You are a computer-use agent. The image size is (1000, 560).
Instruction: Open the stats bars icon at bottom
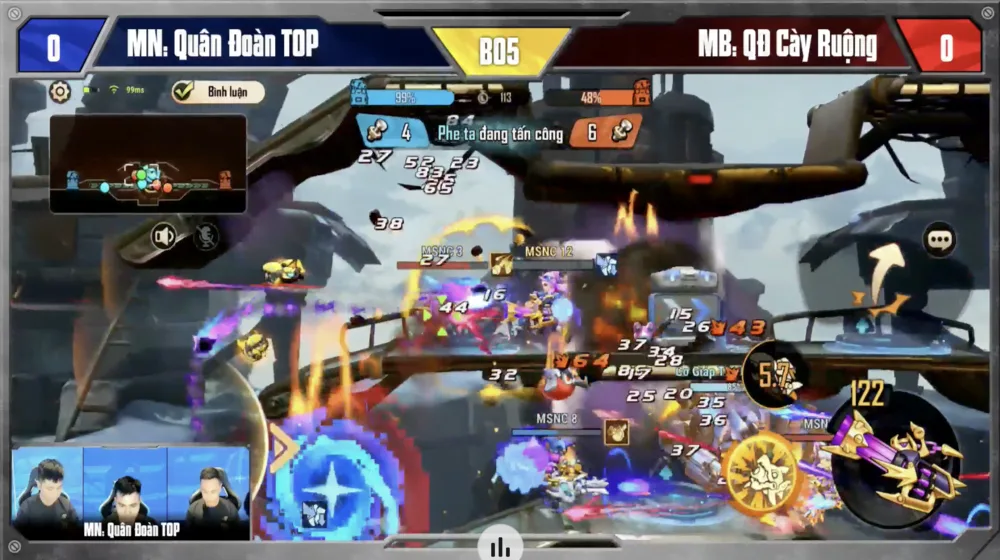click(500, 547)
